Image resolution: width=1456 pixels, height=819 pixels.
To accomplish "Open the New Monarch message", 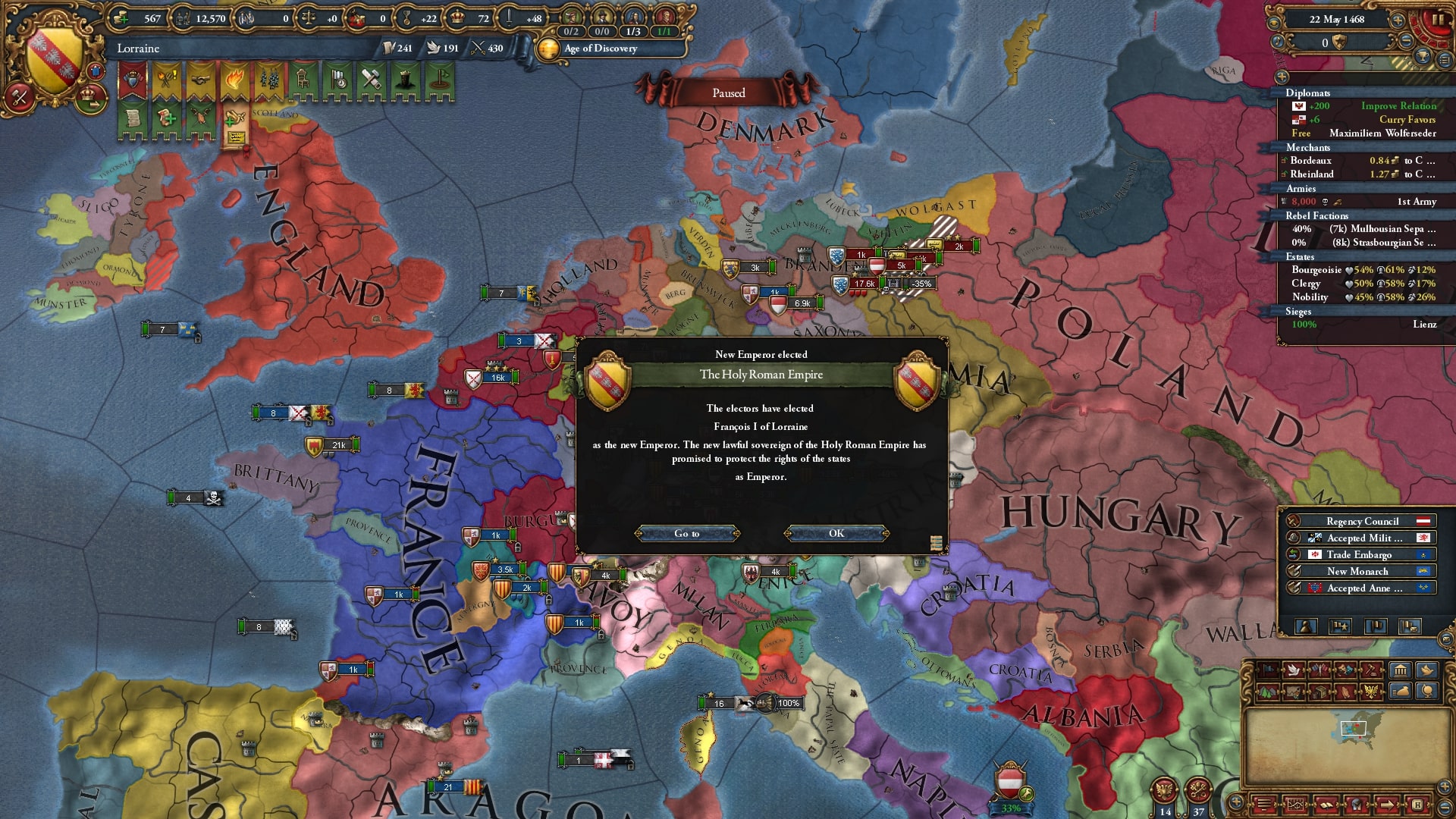I will [1361, 571].
